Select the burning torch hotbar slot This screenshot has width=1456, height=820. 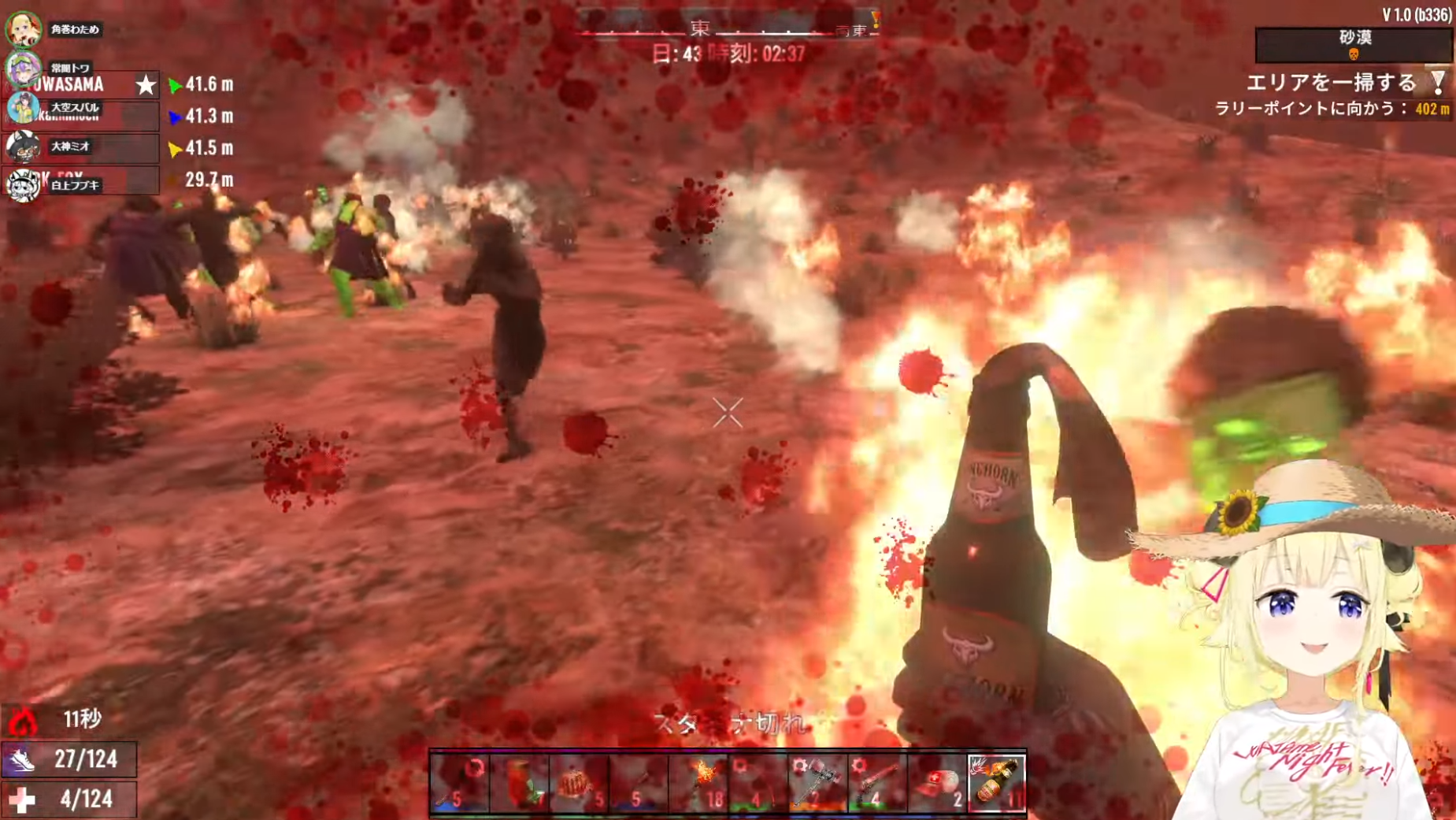tap(698, 782)
